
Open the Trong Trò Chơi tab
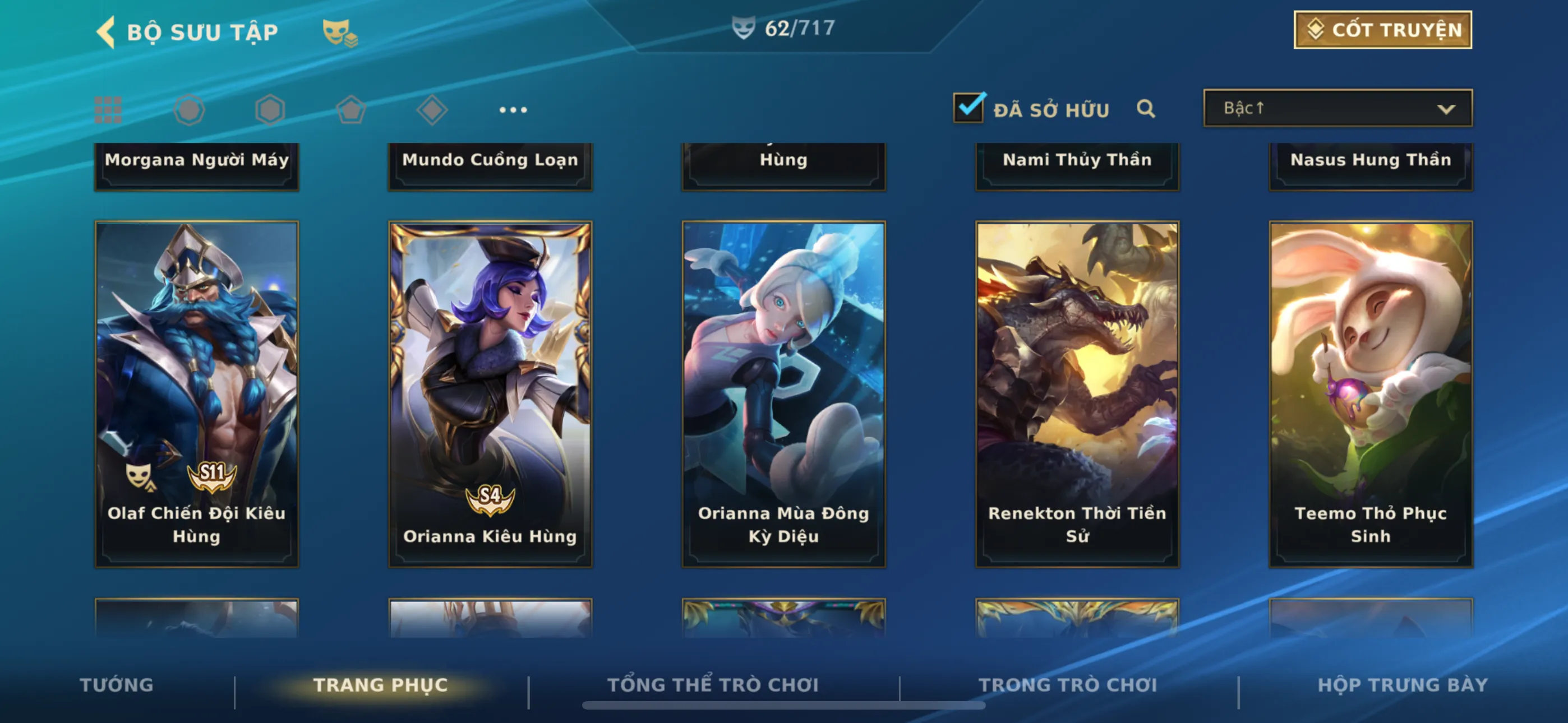1068,685
